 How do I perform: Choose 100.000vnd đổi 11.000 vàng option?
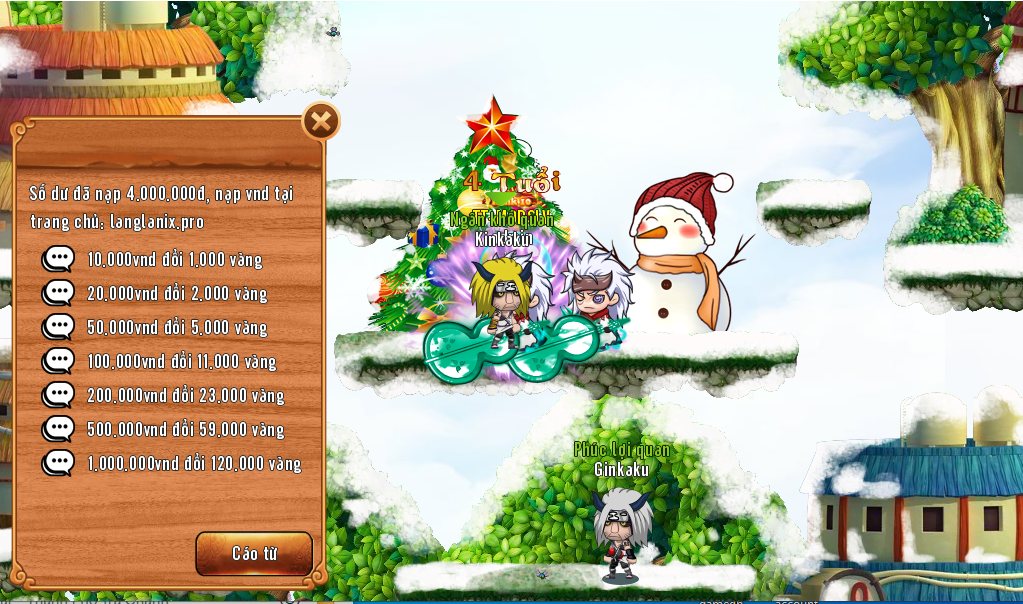coord(181,362)
